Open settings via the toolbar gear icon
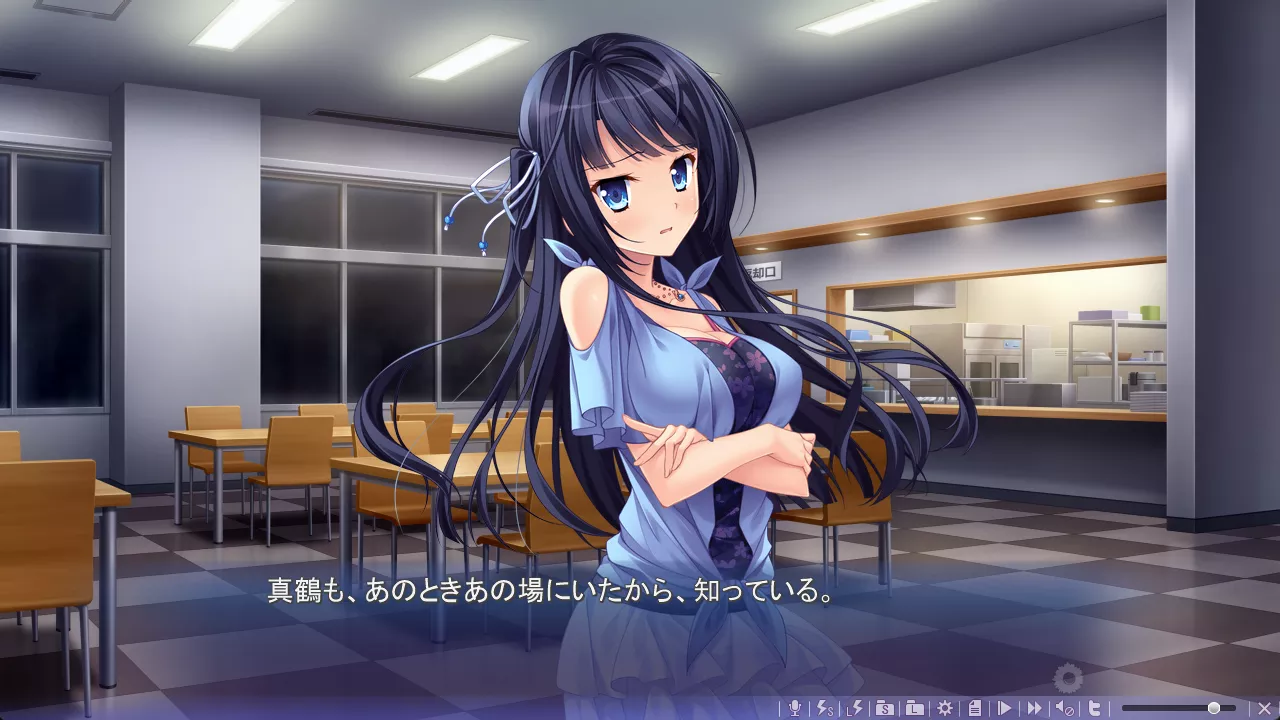Image resolution: width=1280 pixels, height=720 pixels. [945, 708]
